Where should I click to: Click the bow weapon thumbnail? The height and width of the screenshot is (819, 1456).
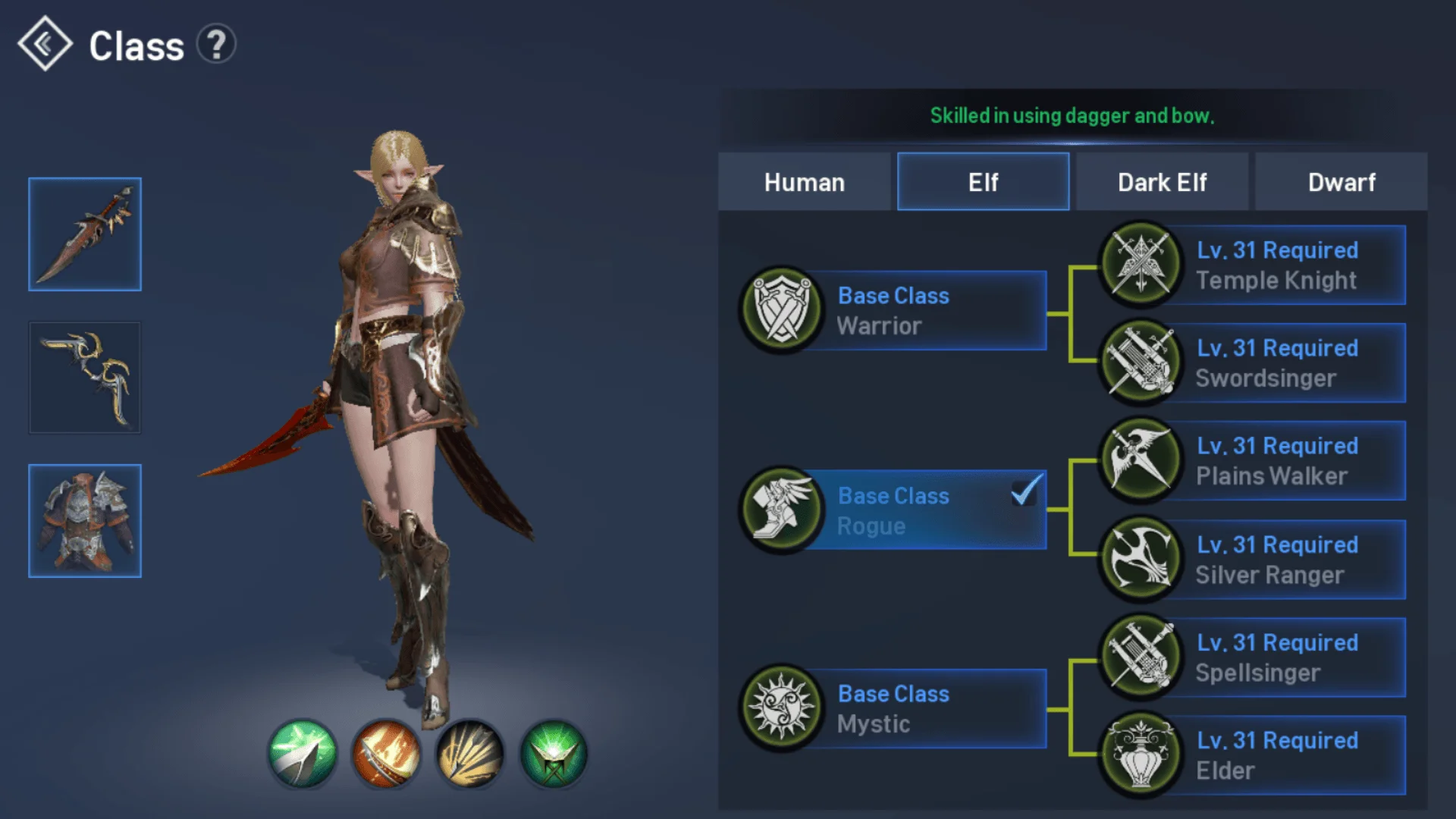click(84, 377)
